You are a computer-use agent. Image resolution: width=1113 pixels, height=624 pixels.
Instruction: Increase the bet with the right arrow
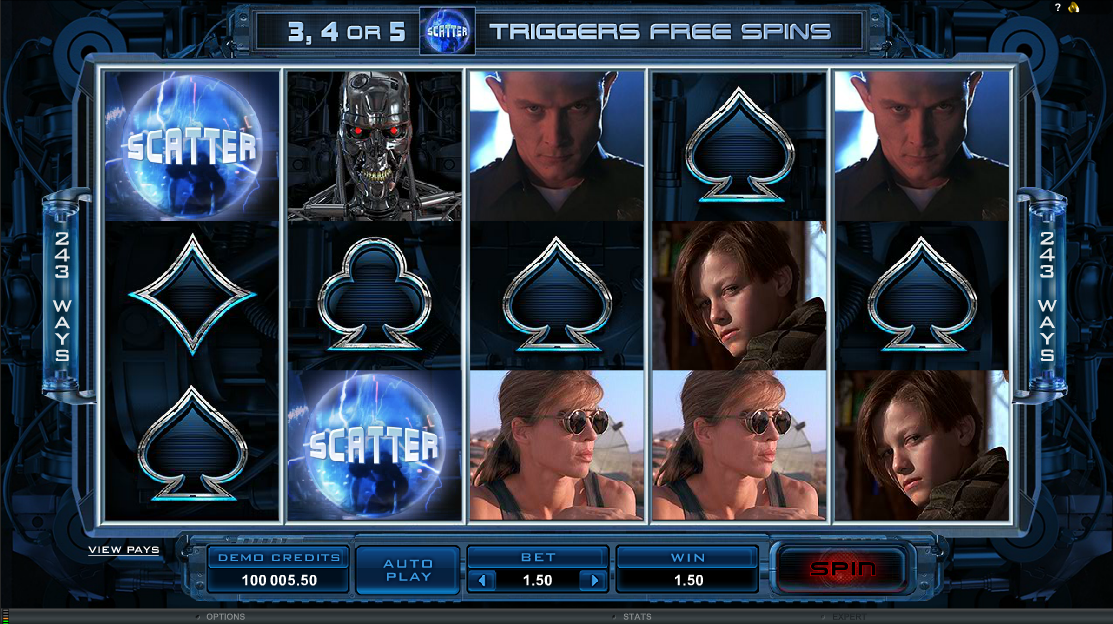(x=594, y=580)
